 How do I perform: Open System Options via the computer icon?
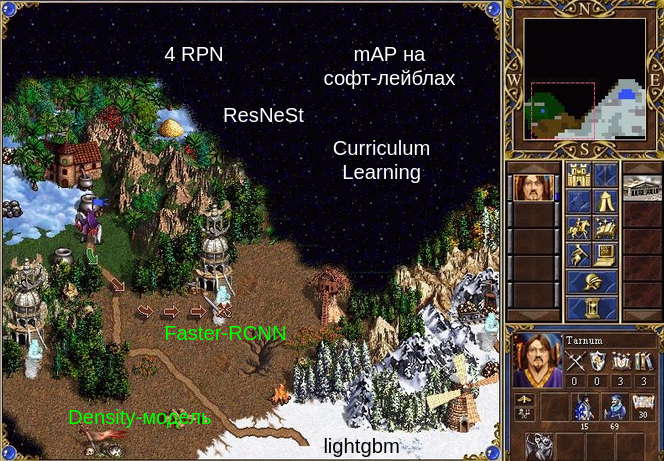606,255
